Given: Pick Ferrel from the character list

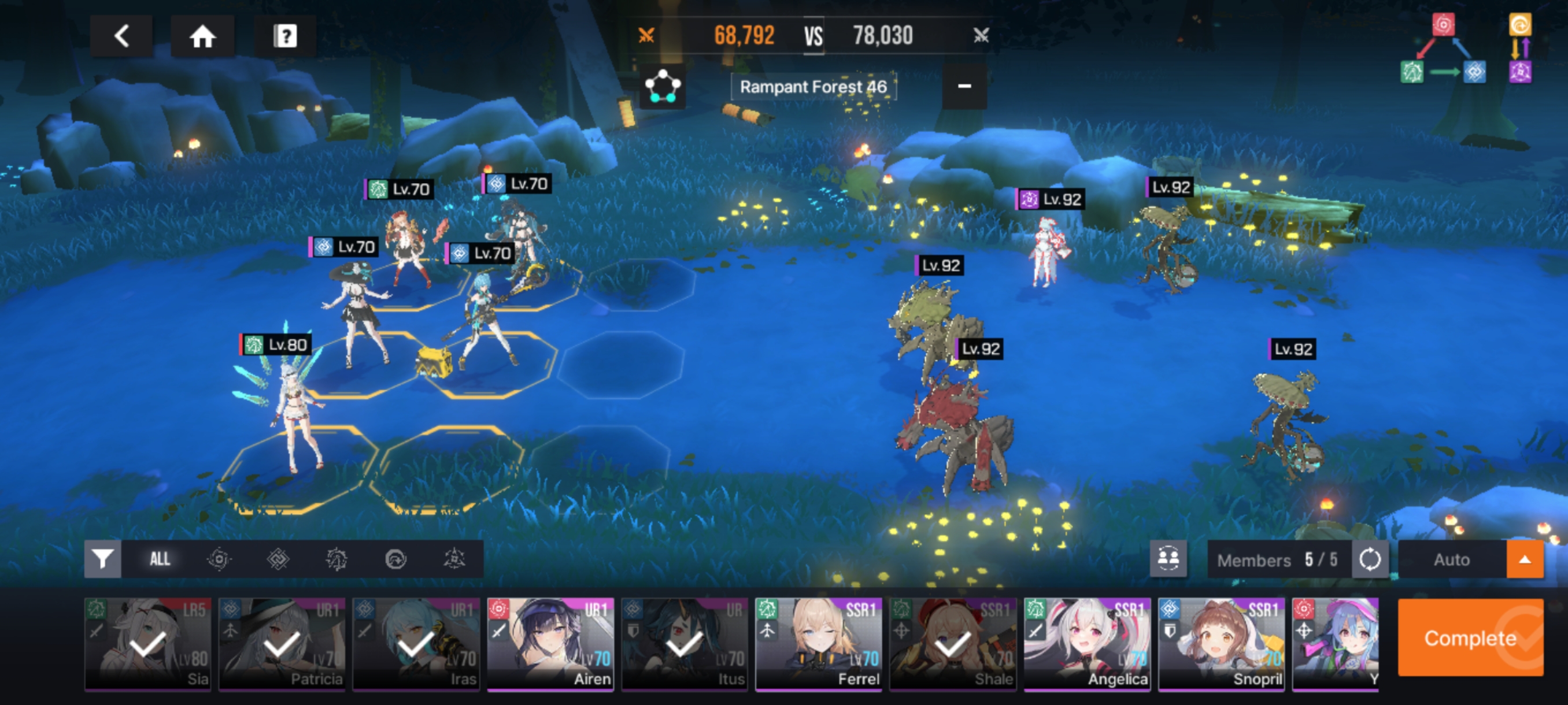Looking at the screenshot, I should 819,644.
